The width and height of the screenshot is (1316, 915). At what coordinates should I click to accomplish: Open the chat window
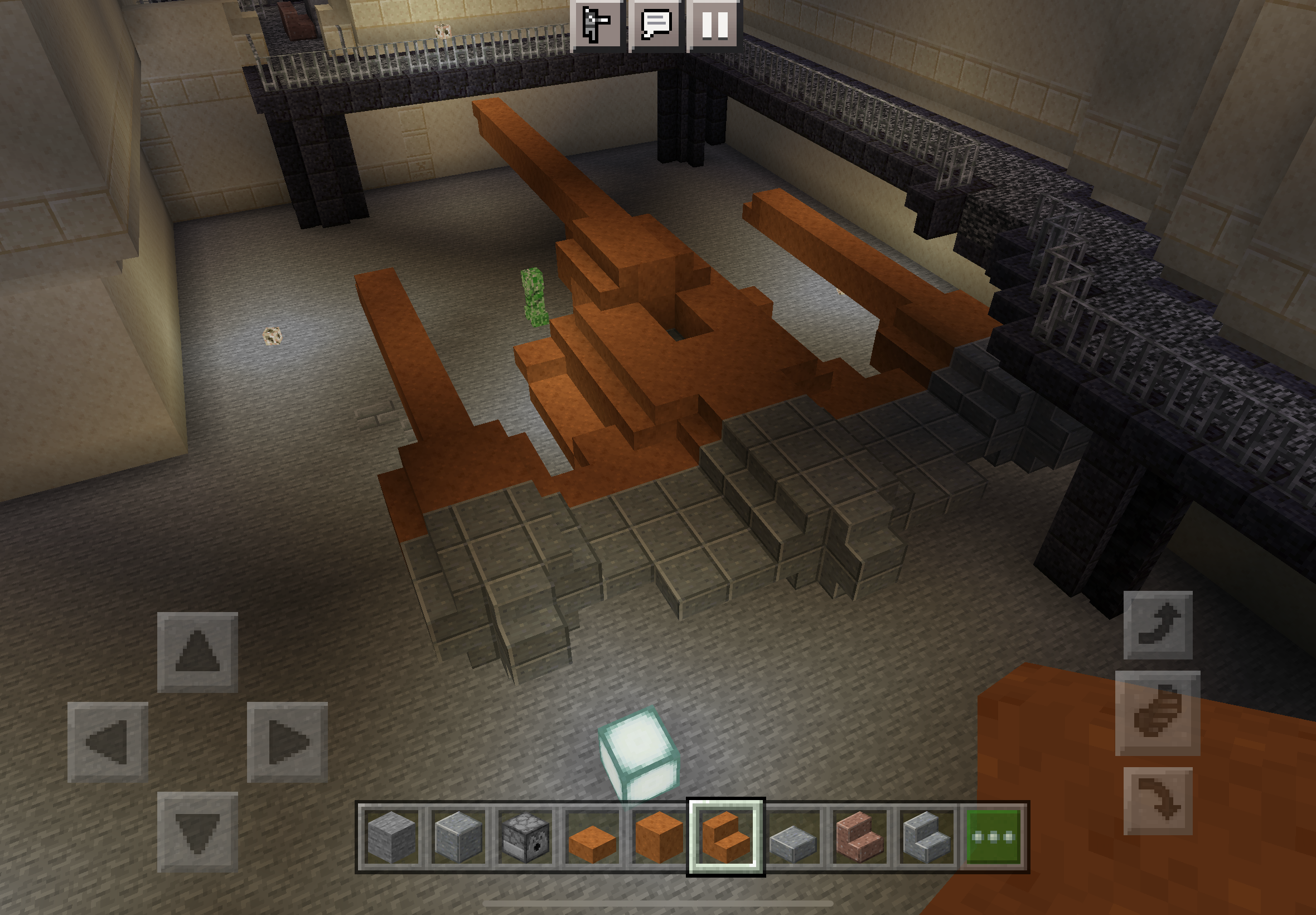[656, 25]
